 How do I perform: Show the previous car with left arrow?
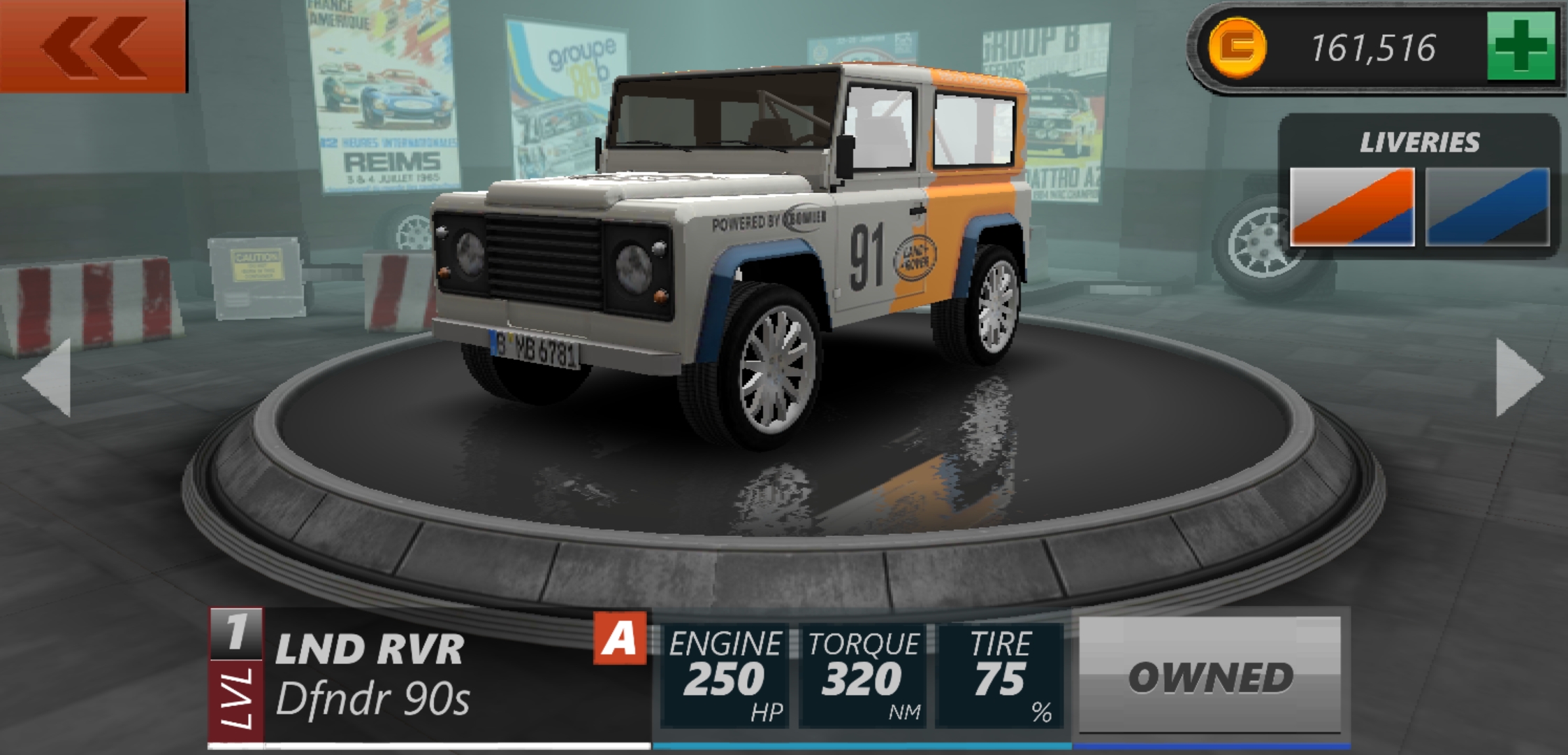[x=48, y=377]
